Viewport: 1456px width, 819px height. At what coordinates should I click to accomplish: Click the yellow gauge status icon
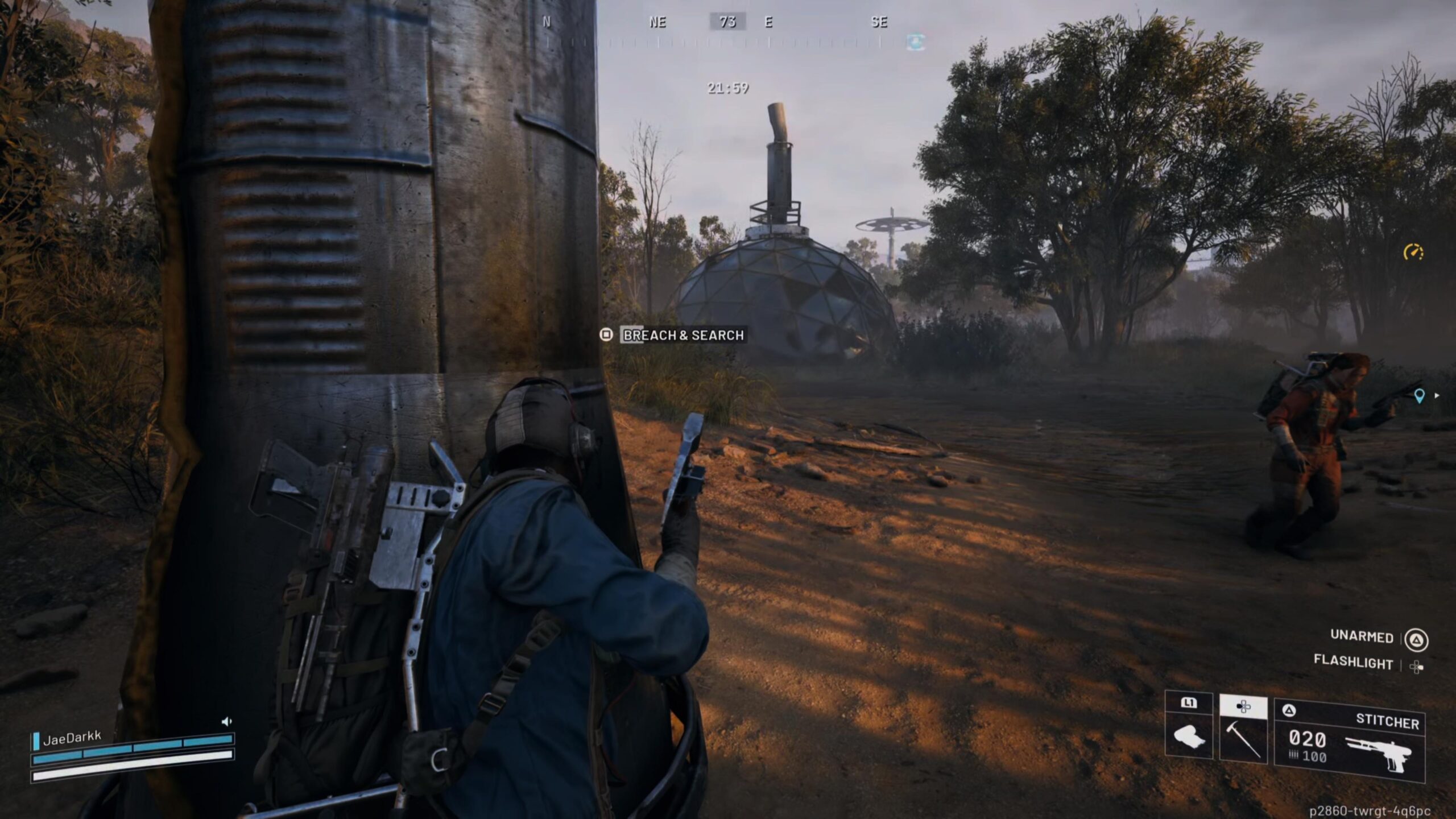(1413, 252)
